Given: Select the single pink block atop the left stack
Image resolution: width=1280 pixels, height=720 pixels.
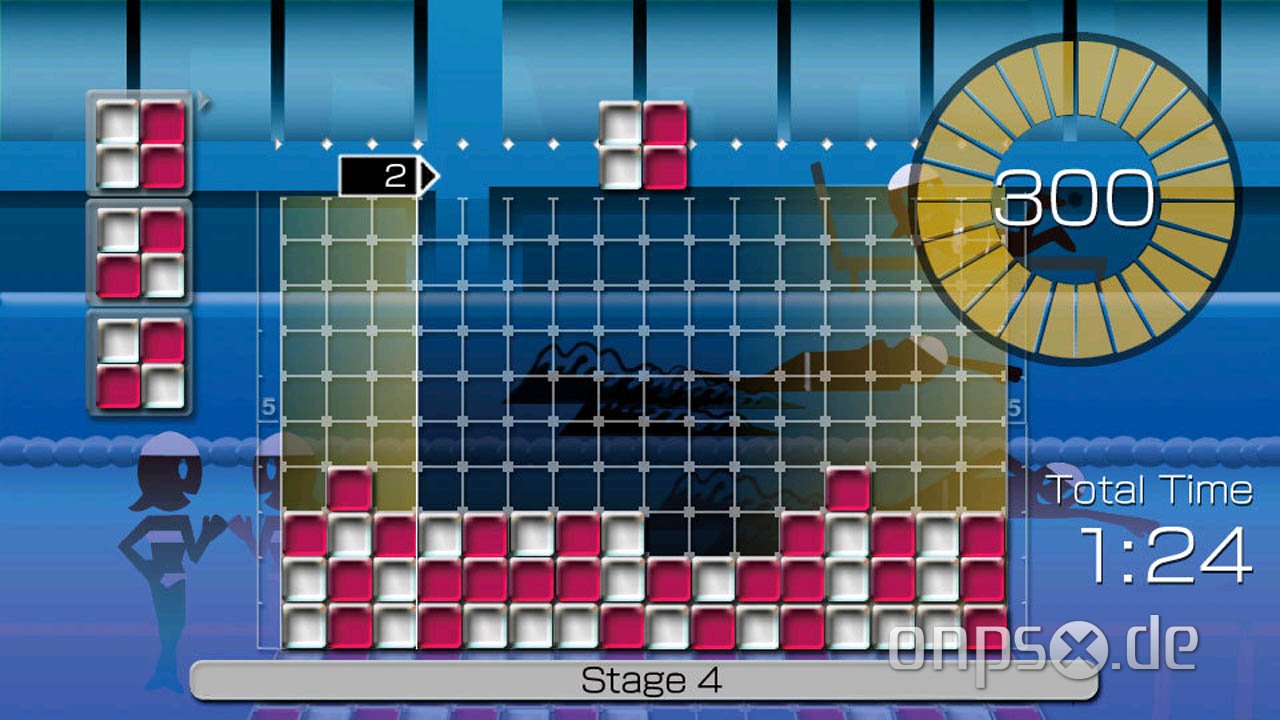Looking at the screenshot, I should (351, 488).
